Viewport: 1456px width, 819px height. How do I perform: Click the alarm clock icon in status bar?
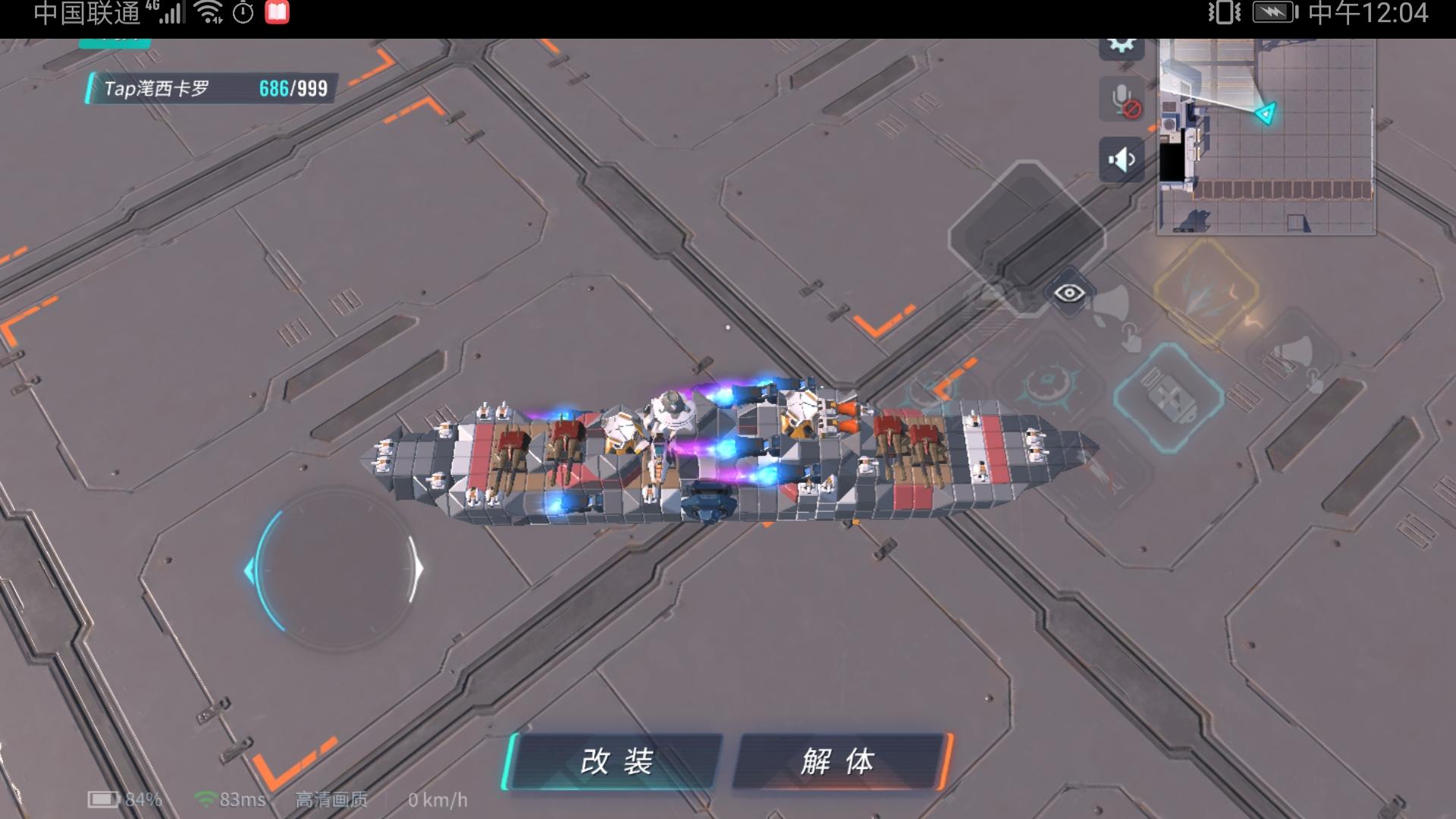[x=243, y=11]
